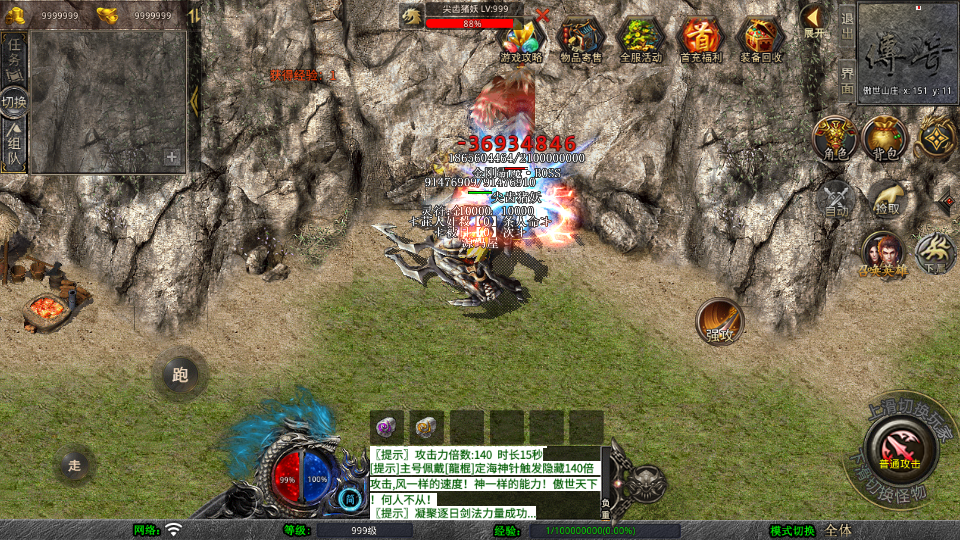Open the 装备回收 equipment recycle chest
The width and height of the screenshot is (960, 540).
tap(761, 40)
